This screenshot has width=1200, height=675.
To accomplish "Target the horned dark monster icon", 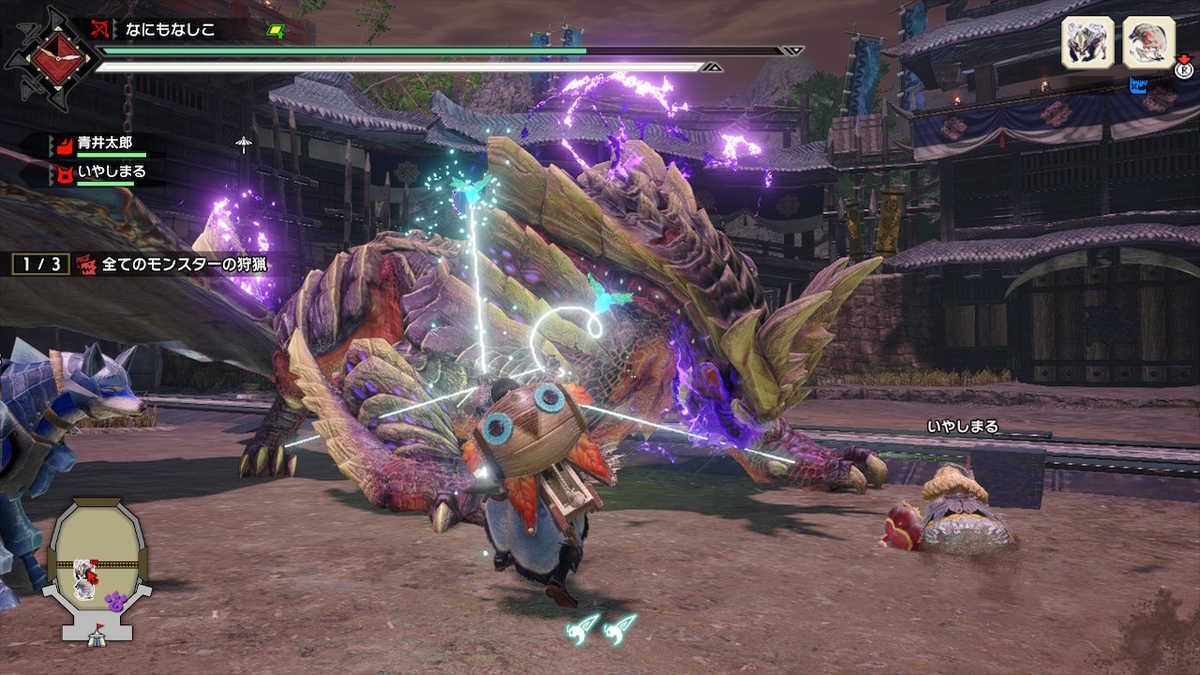I will tap(1088, 44).
